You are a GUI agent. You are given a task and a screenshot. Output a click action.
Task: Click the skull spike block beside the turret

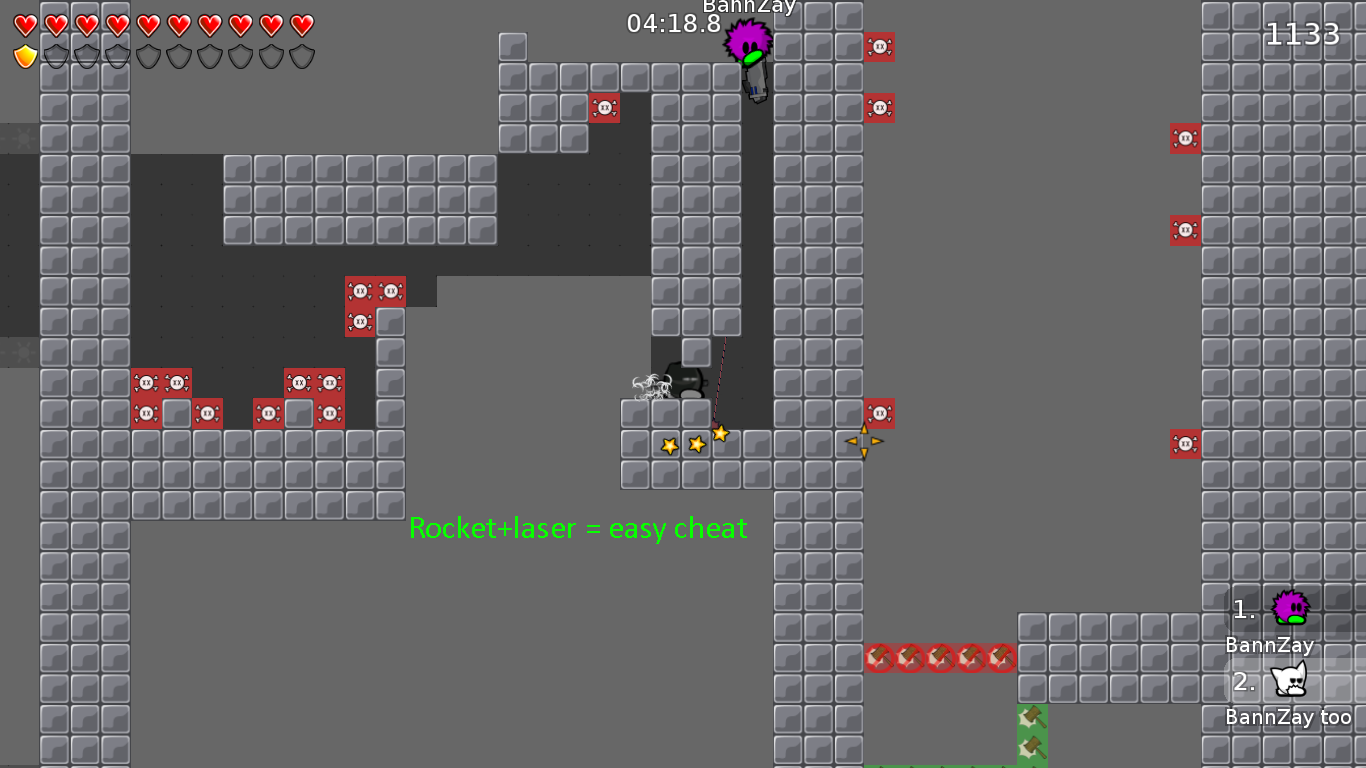pos(879,413)
